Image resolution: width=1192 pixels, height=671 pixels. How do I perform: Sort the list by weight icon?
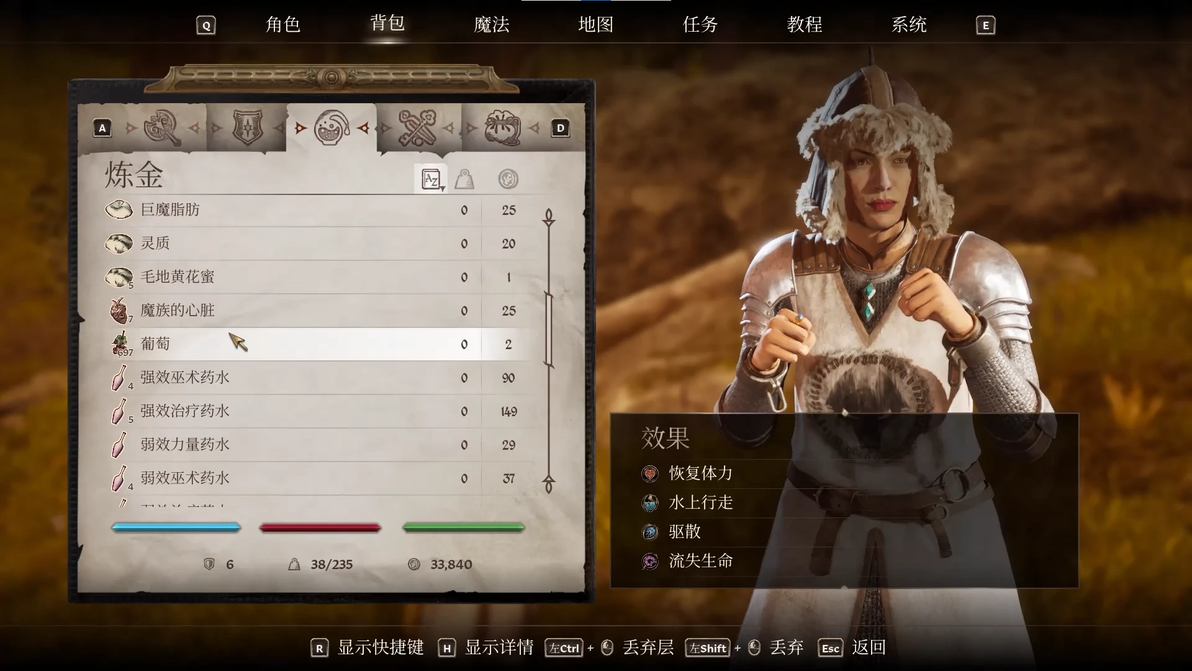pos(464,179)
